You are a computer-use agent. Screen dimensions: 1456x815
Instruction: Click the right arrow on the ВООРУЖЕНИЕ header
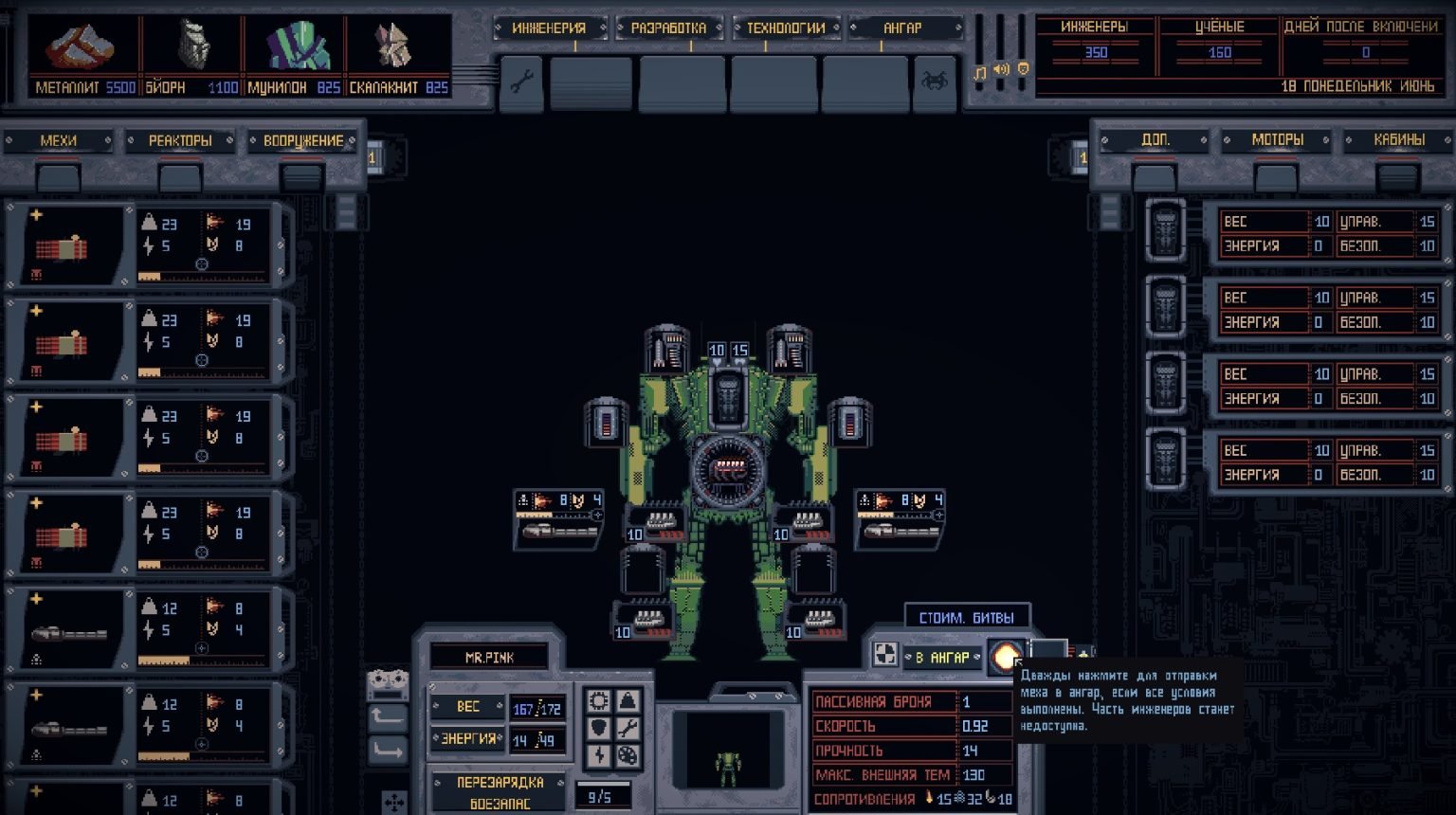click(x=352, y=139)
